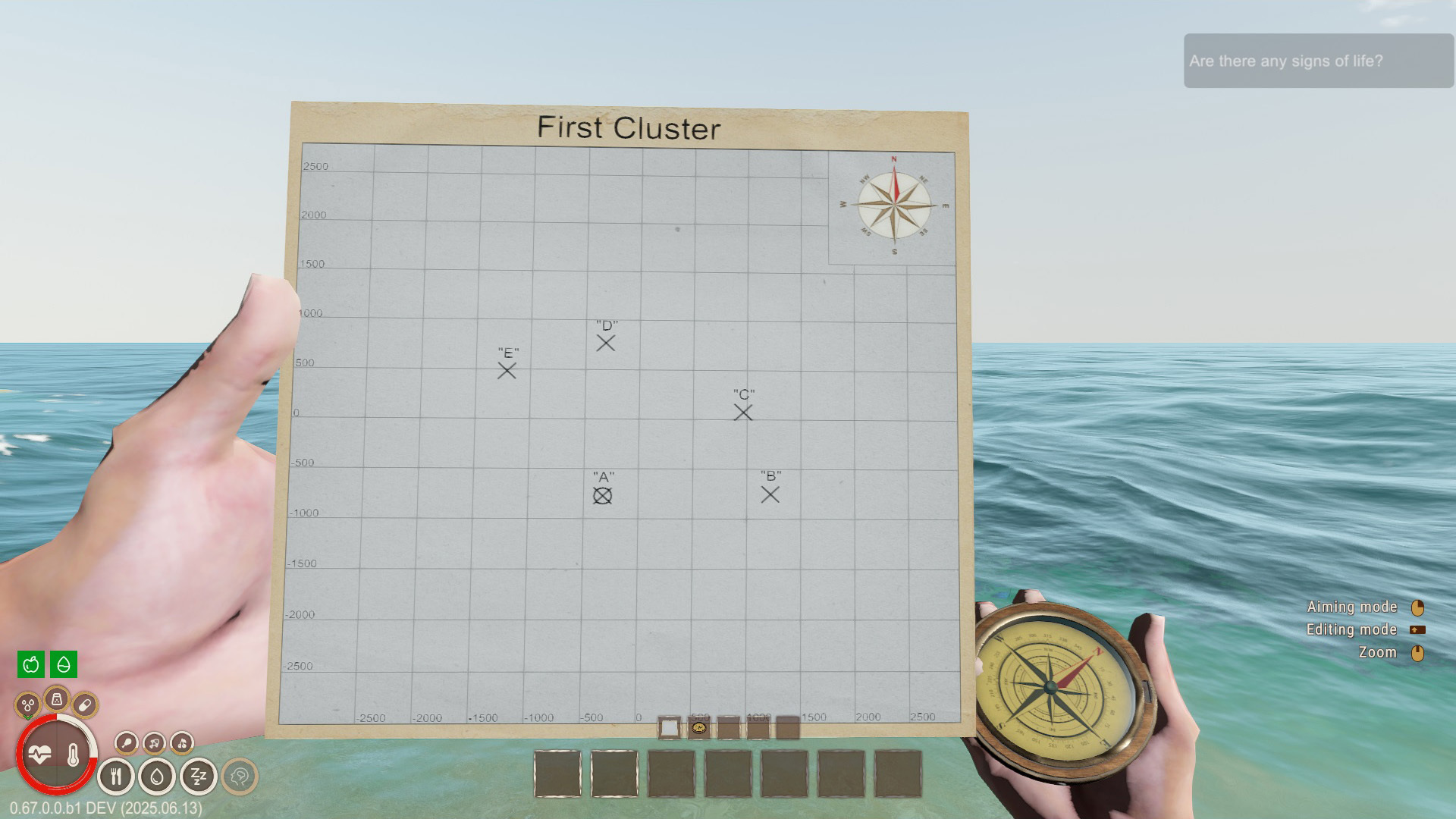Viewport: 1456px width, 819px height.
Task: Click the thermometer temperature icon
Action: [73, 755]
